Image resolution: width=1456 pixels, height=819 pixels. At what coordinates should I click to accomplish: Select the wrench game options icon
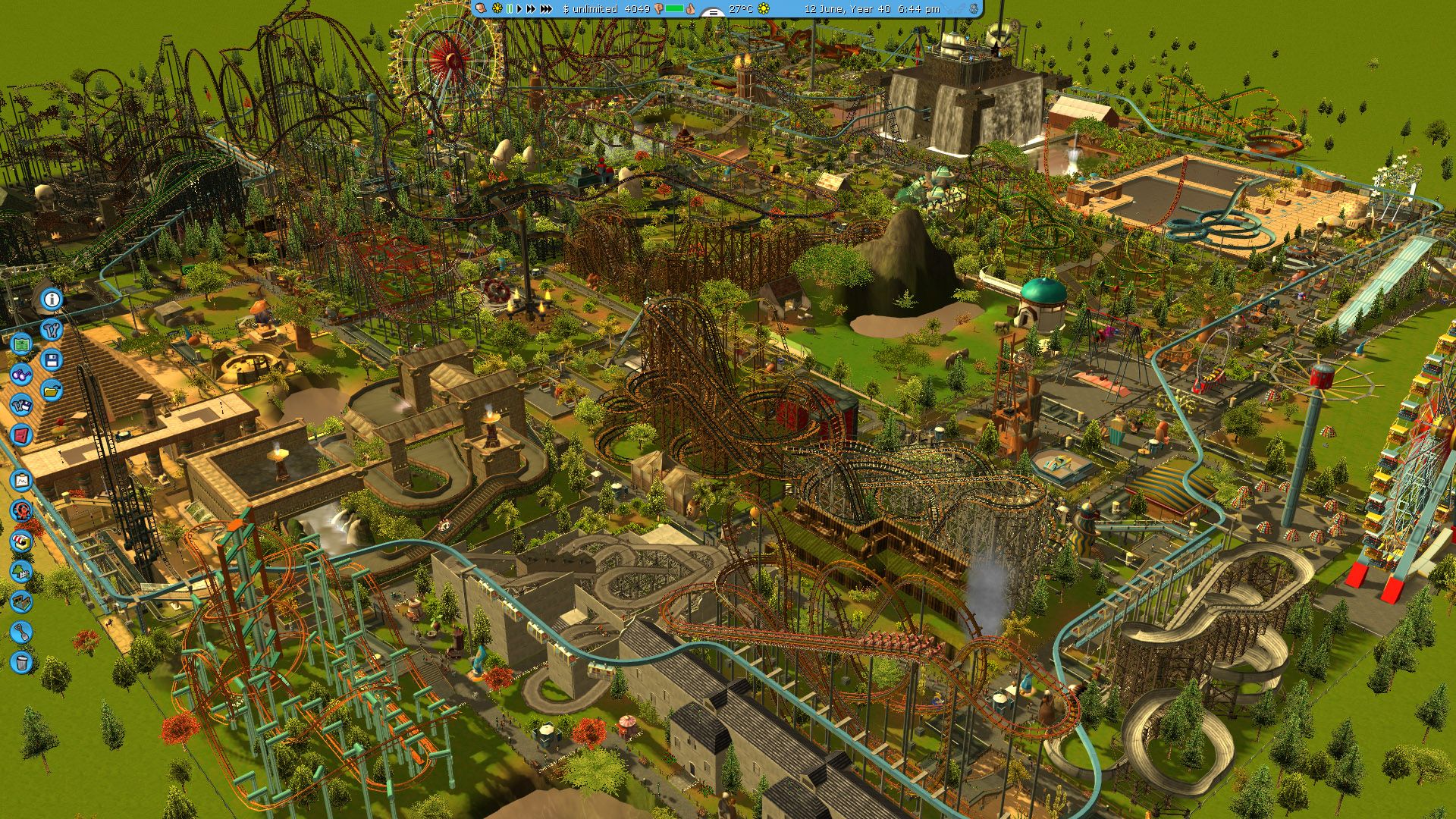coord(53,330)
